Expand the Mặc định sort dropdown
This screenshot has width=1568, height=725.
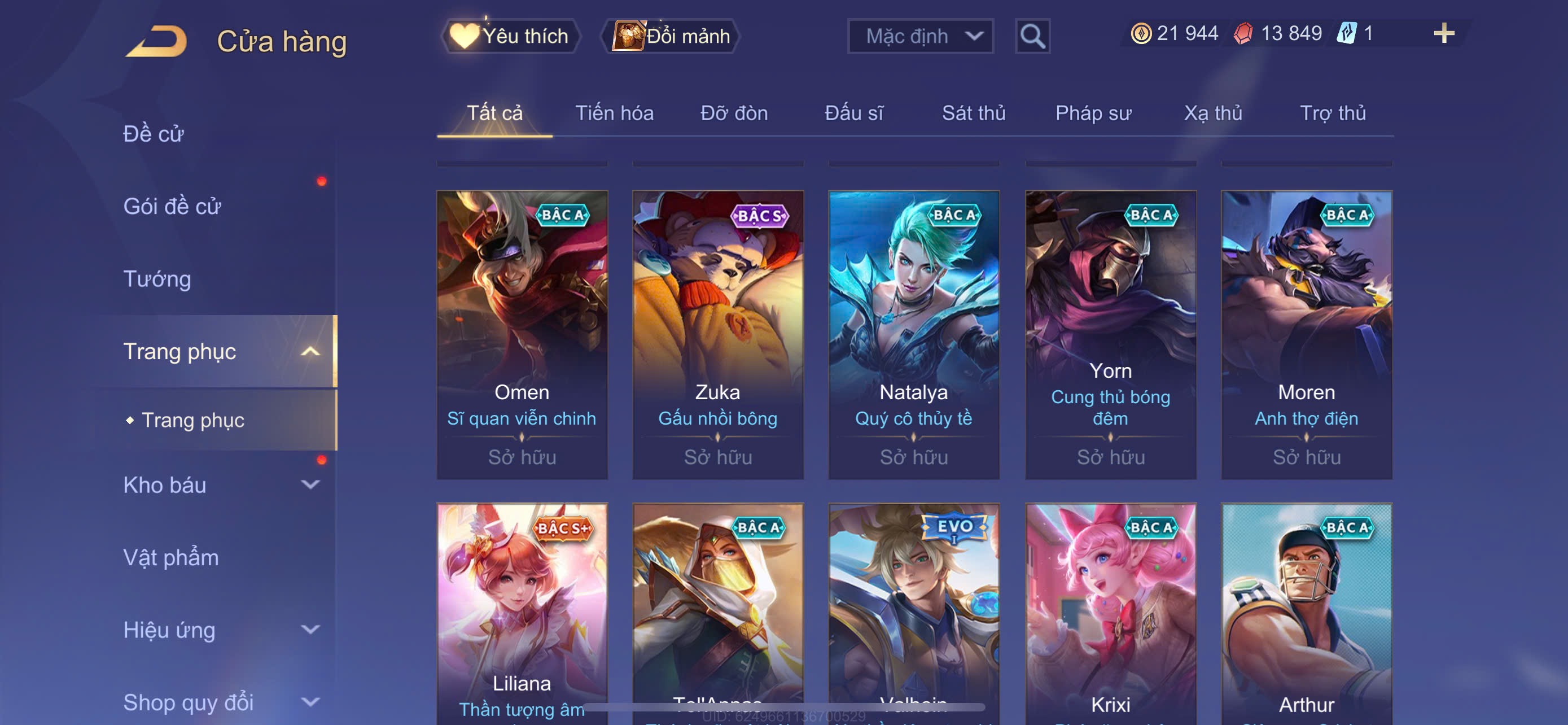tap(919, 36)
